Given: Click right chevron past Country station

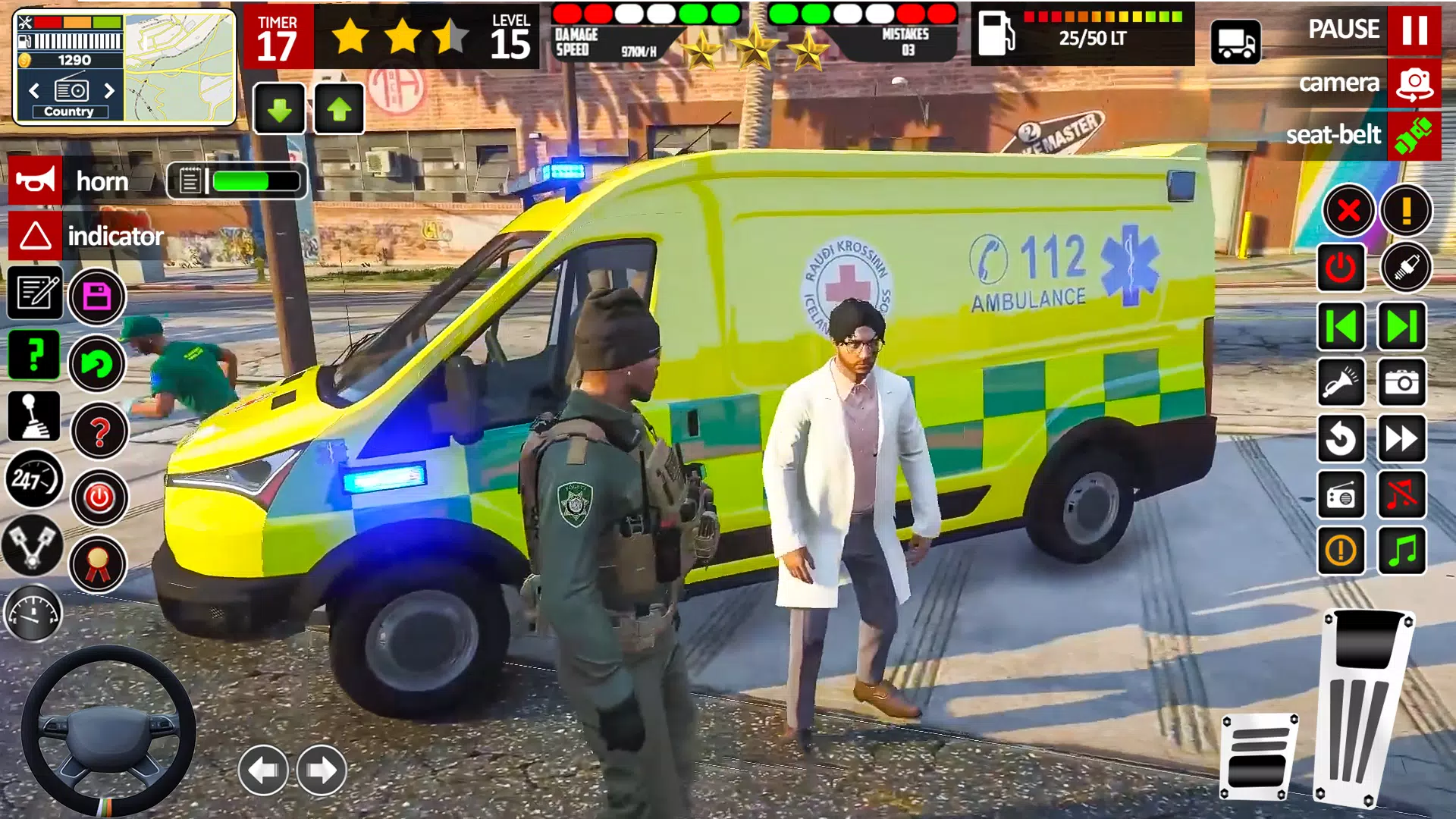Looking at the screenshot, I should (109, 91).
